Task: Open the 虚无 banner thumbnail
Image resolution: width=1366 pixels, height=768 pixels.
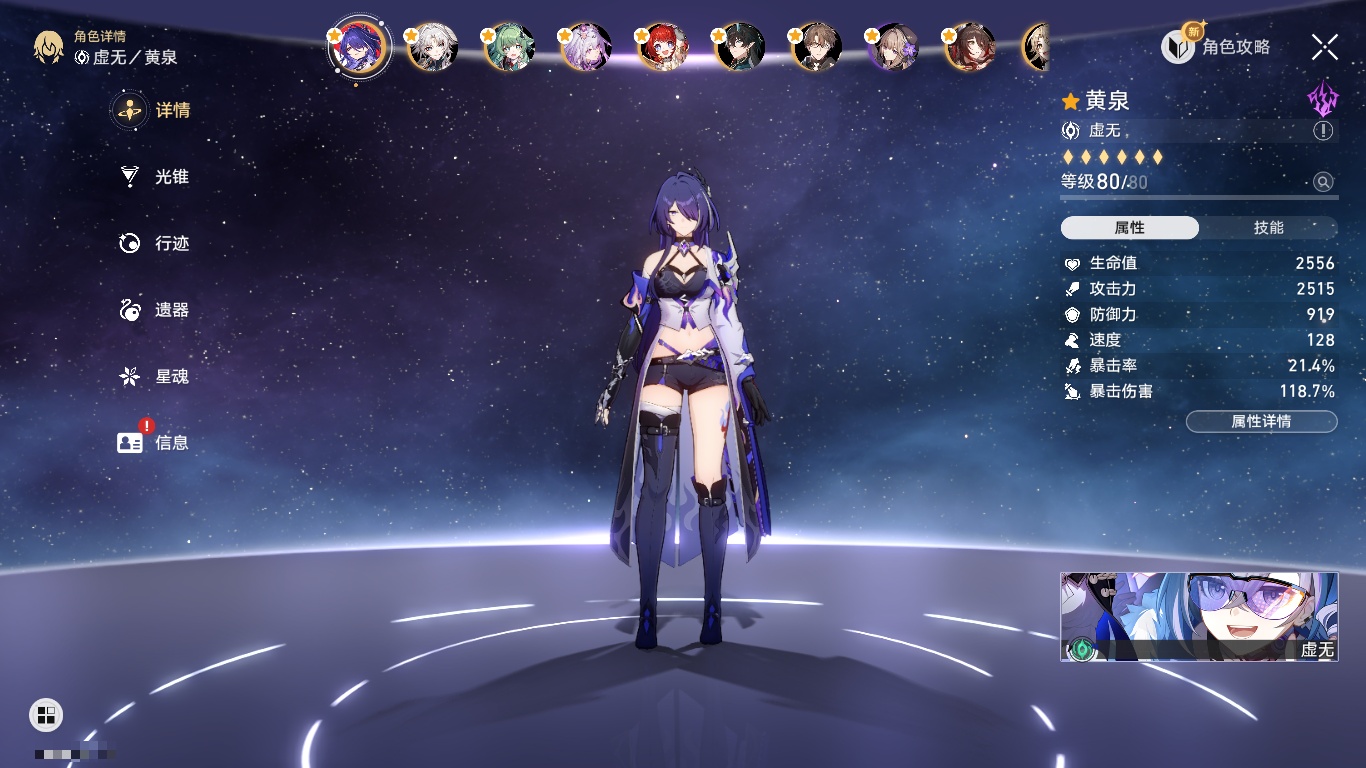Action: (1198, 617)
